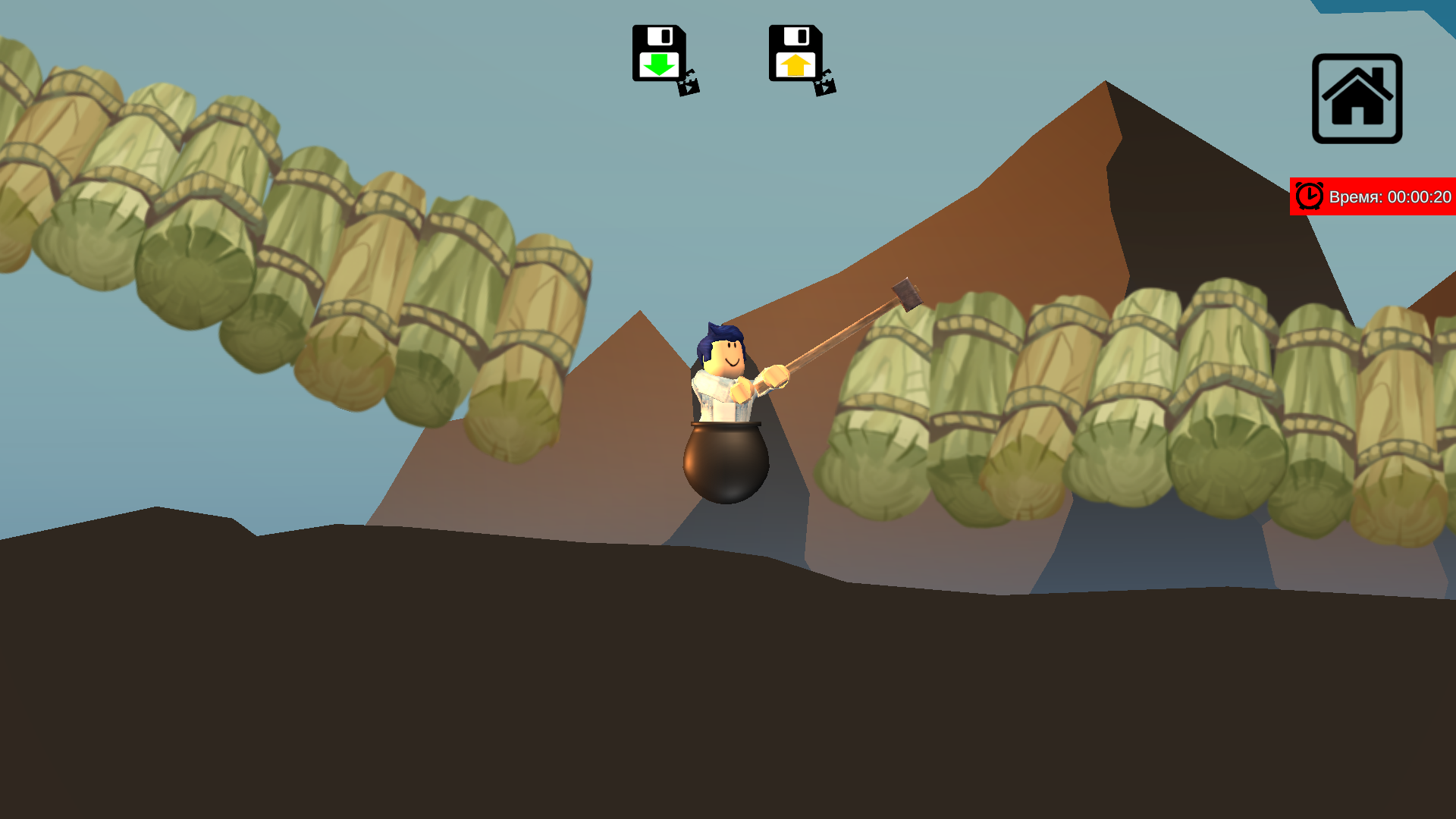
Task: Click the green down arrow on save icon
Action: click(x=659, y=64)
